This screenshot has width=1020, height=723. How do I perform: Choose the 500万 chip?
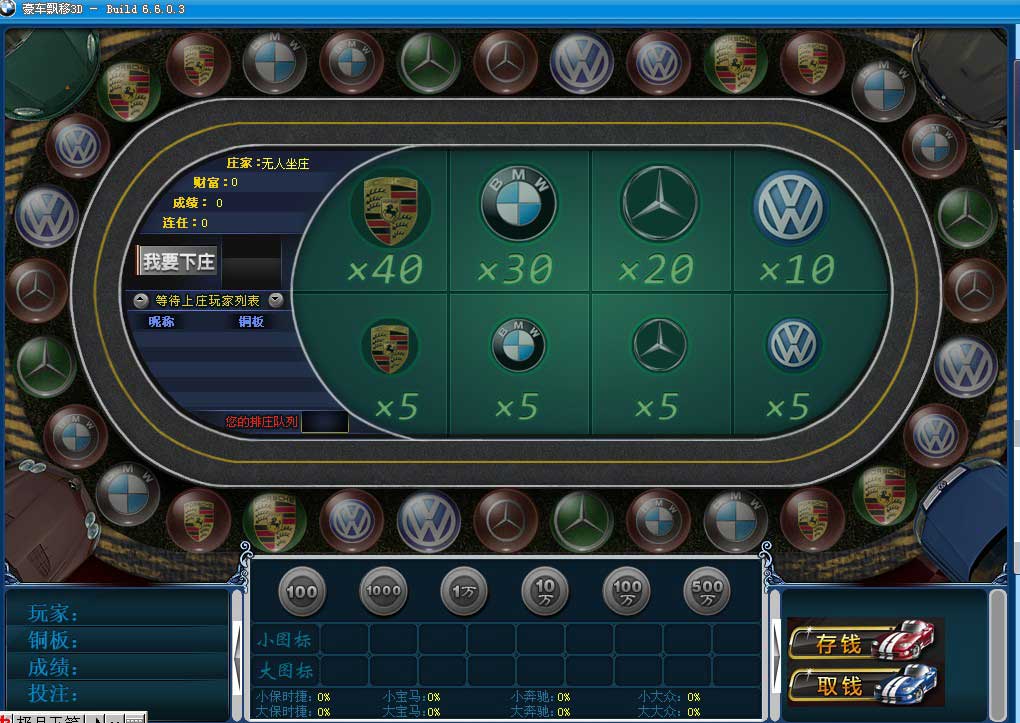(707, 591)
